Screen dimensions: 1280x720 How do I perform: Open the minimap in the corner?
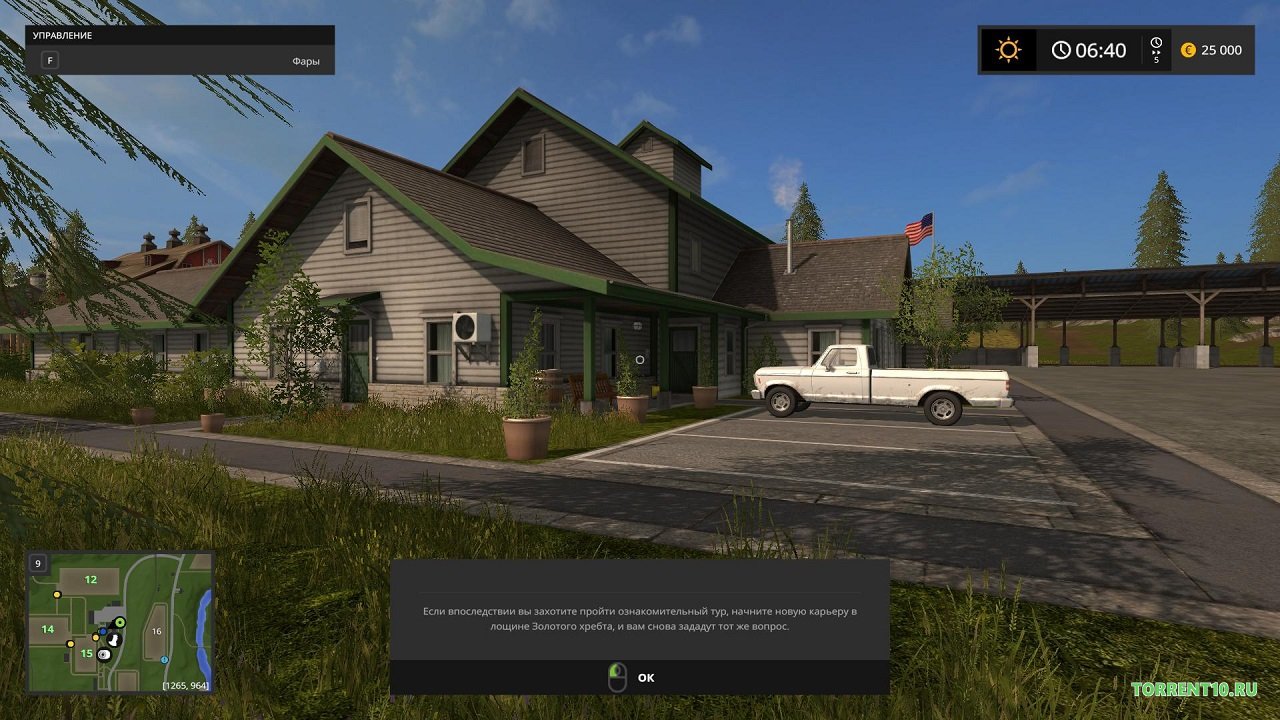coord(120,622)
